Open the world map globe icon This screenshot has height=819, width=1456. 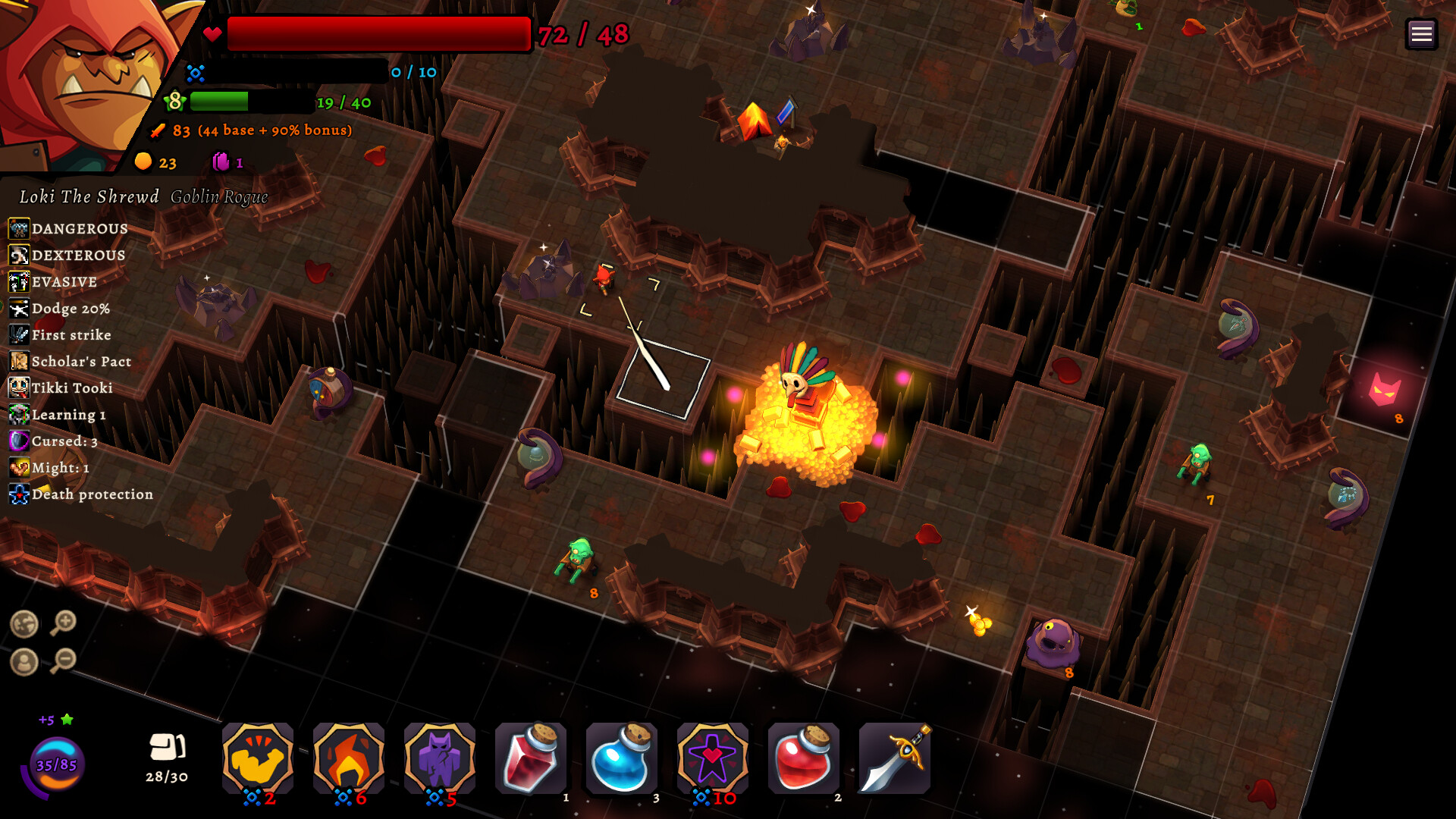[x=26, y=625]
